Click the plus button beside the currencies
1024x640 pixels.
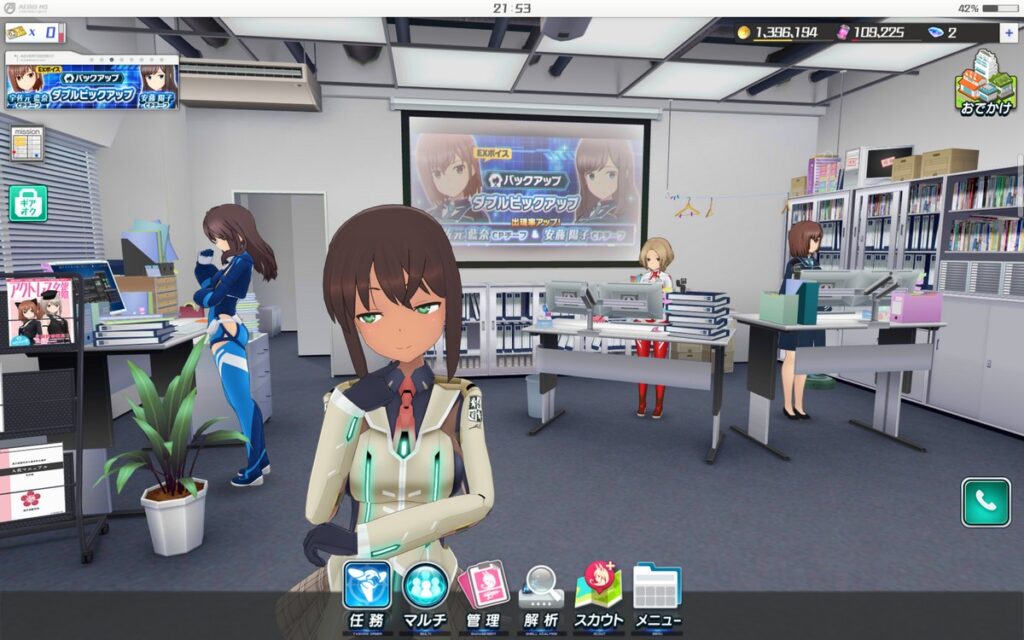(1008, 32)
